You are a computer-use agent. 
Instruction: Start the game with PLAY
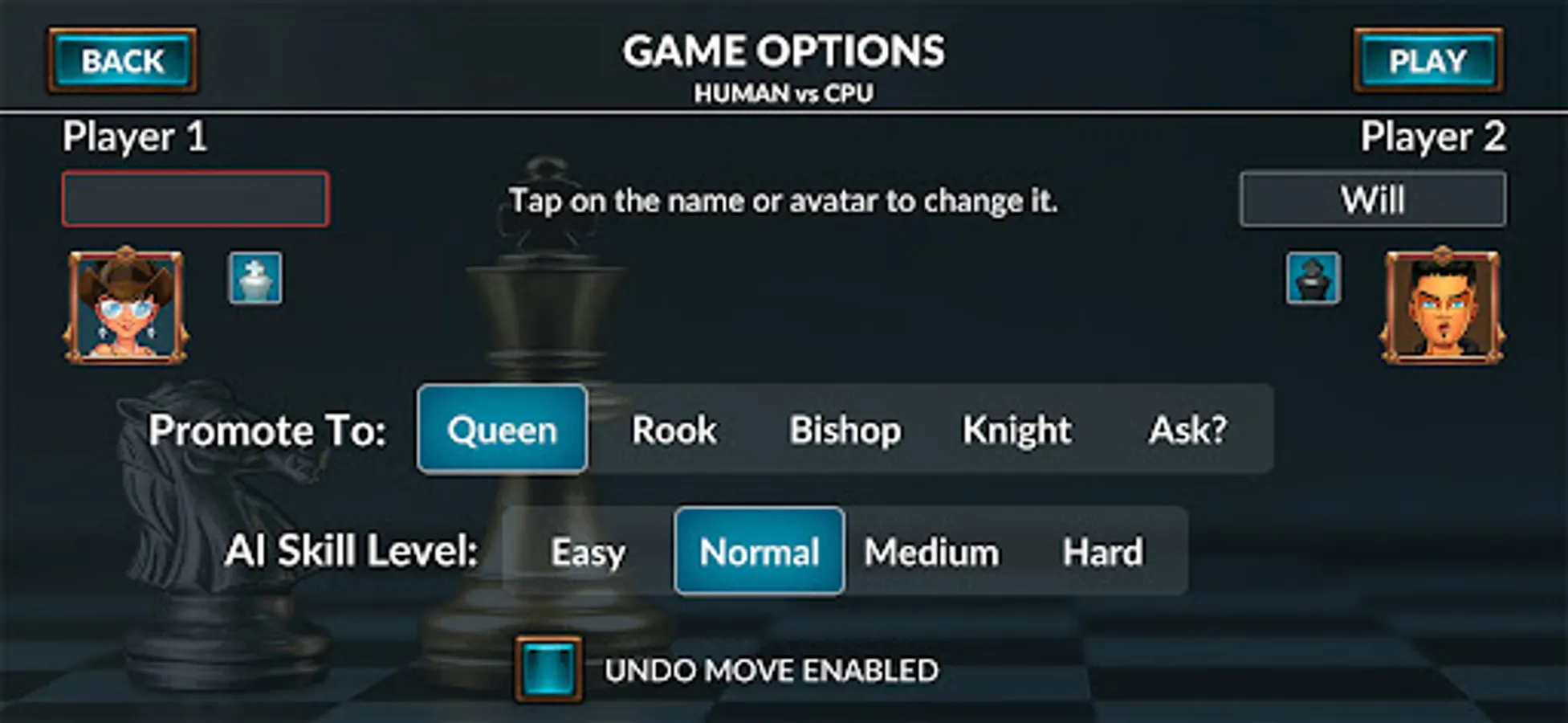pyautogui.click(x=1427, y=60)
